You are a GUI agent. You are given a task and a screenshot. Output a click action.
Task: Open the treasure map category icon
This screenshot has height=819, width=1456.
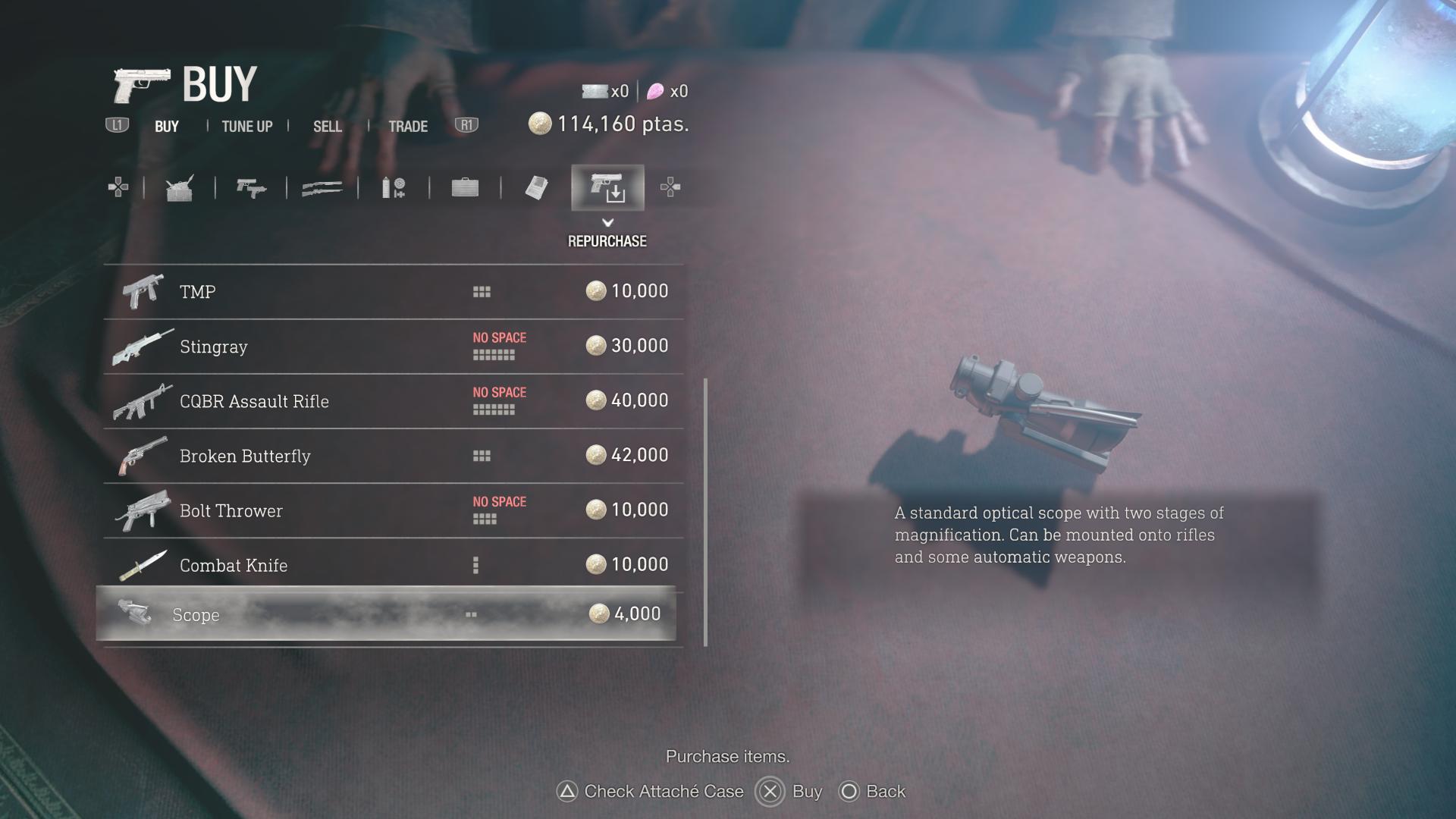pyautogui.click(x=536, y=187)
